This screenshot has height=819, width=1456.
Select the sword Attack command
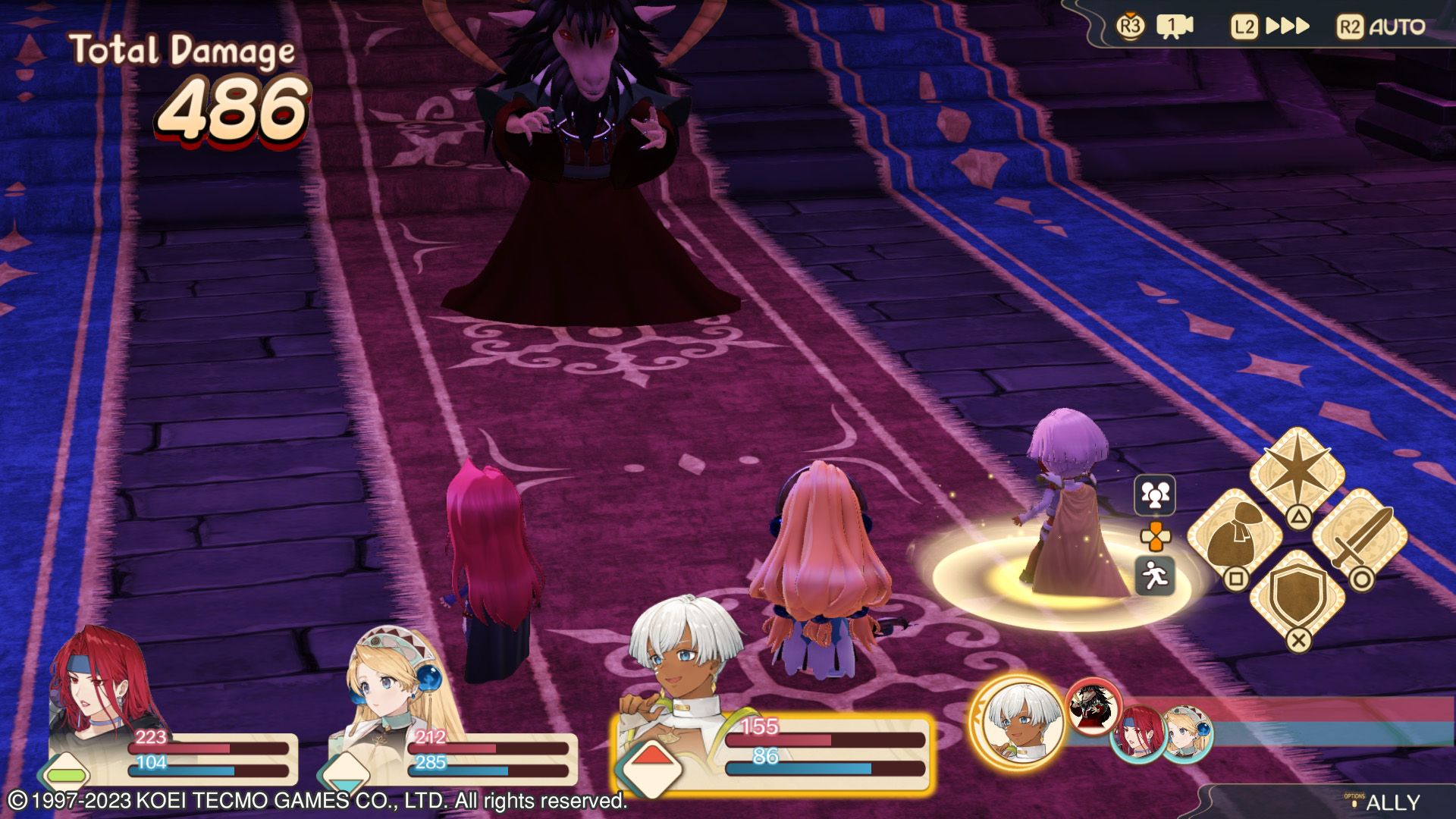1363,535
